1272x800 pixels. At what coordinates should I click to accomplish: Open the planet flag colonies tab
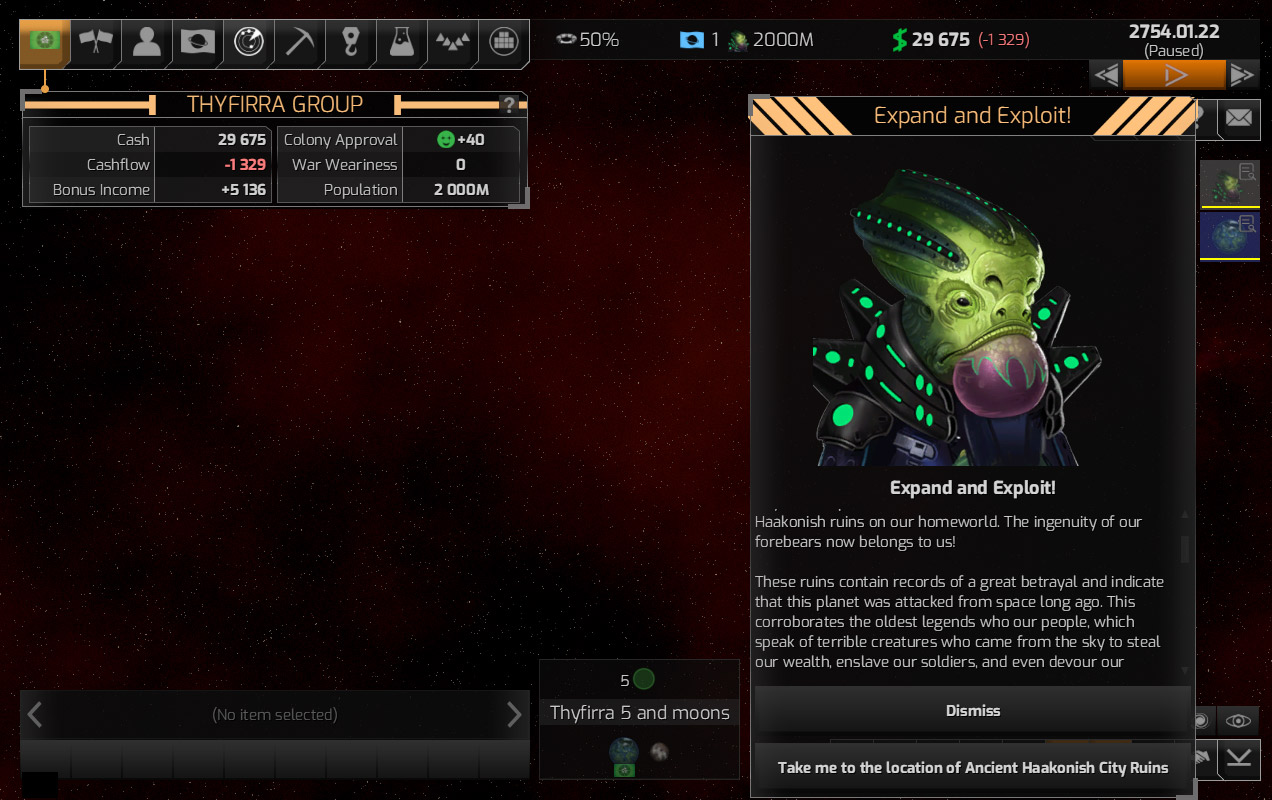pos(198,42)
